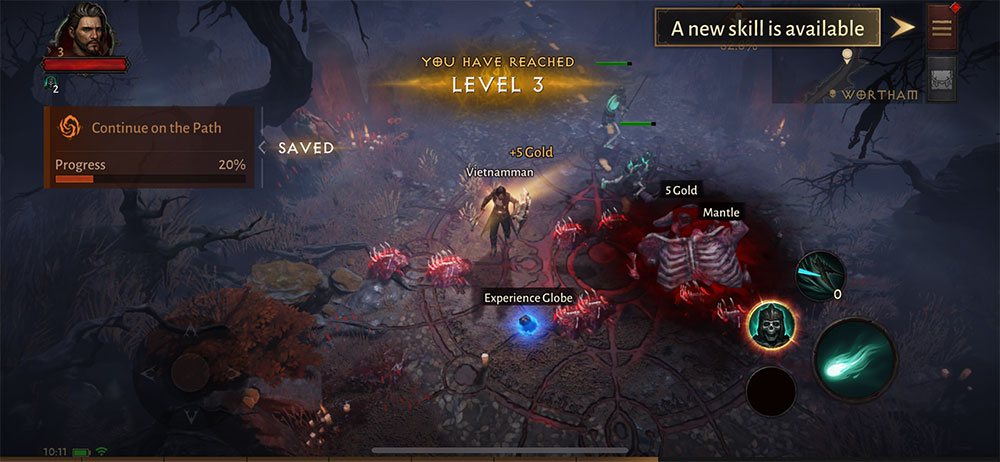
Task: Activate the hooded skull skill
Action: click(x=770, y=324)
